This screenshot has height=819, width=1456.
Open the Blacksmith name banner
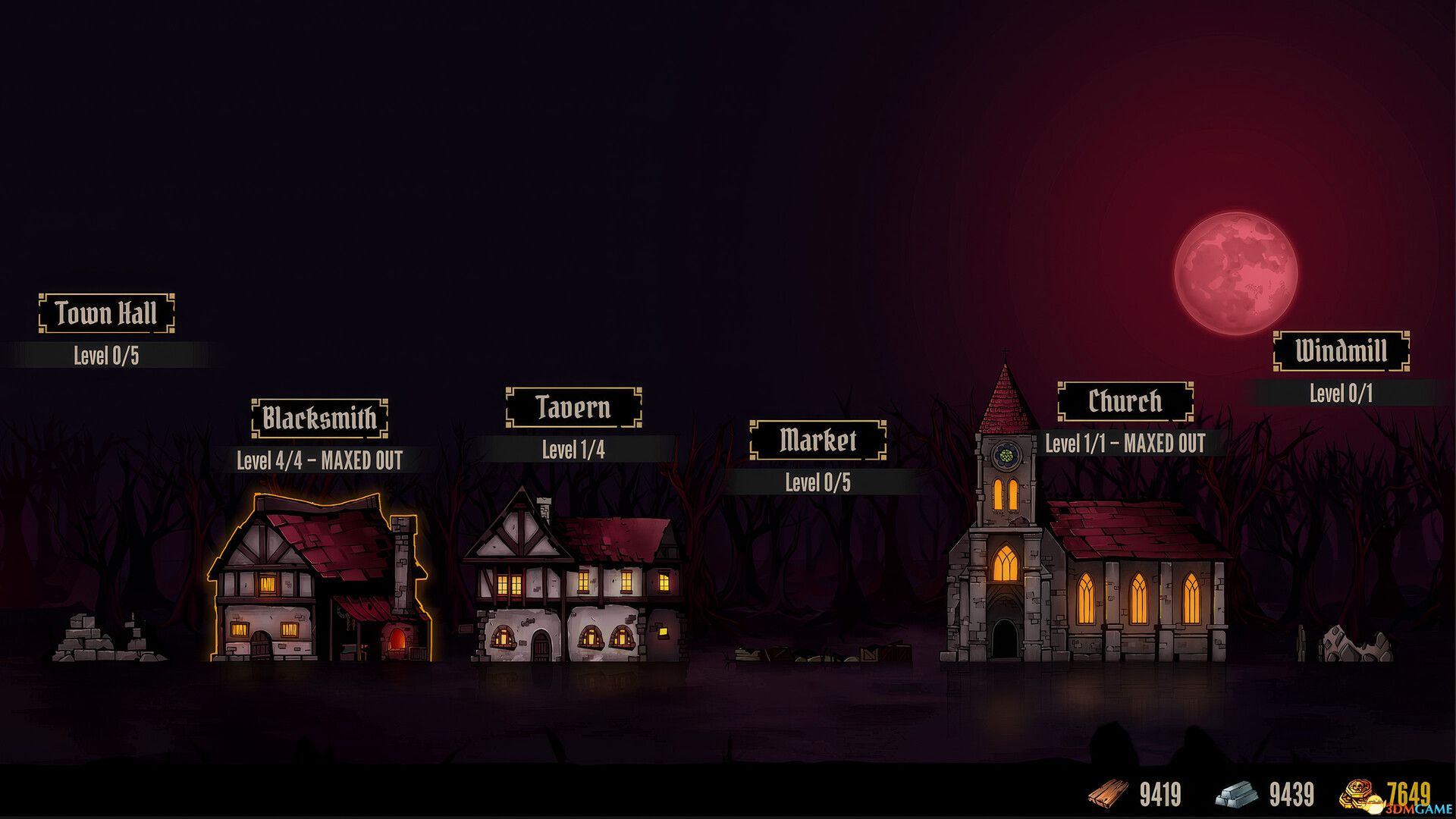pos(319,418)
